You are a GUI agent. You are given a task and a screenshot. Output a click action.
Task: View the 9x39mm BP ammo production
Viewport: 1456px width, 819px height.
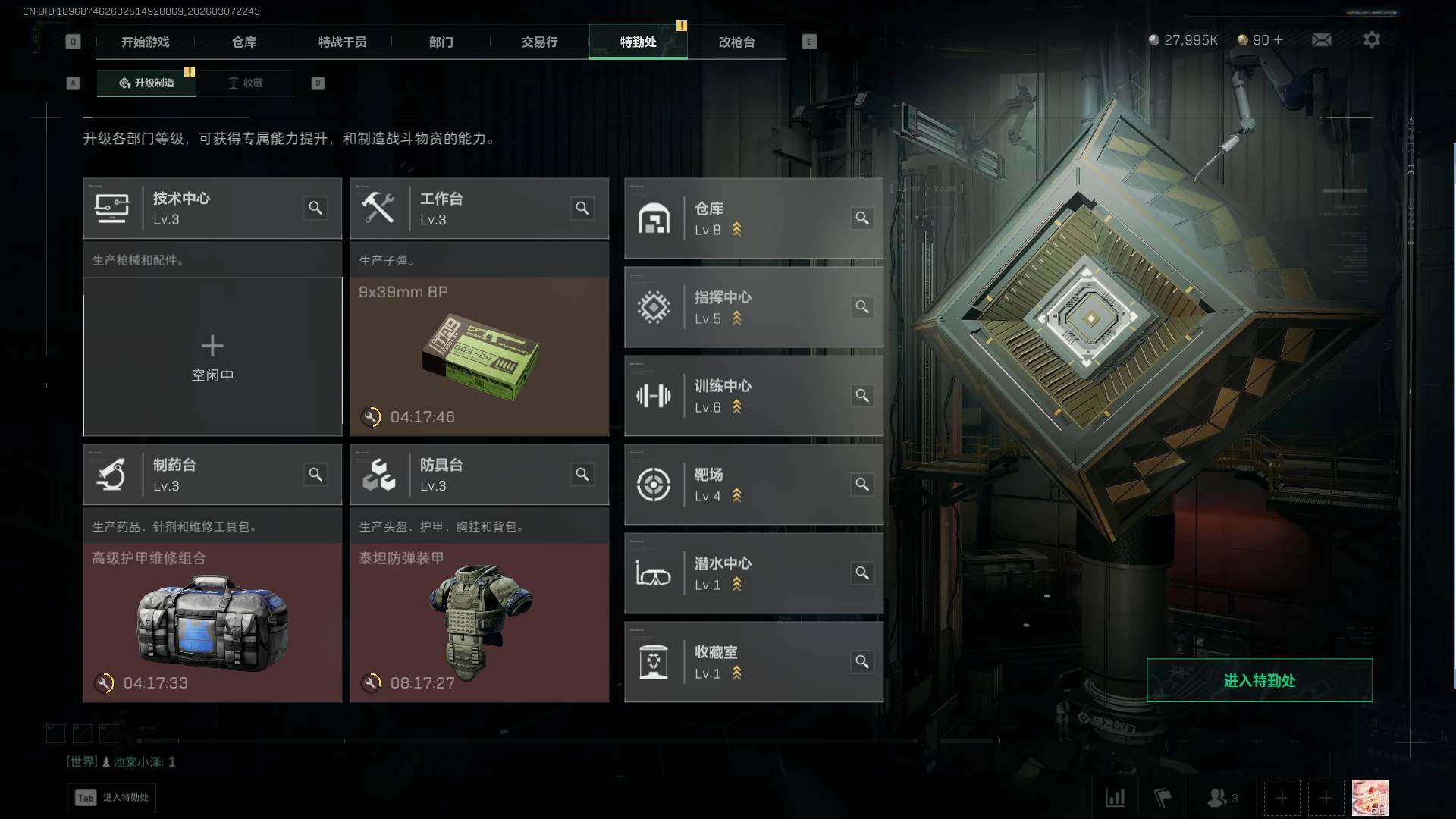[x=479, y=356]
